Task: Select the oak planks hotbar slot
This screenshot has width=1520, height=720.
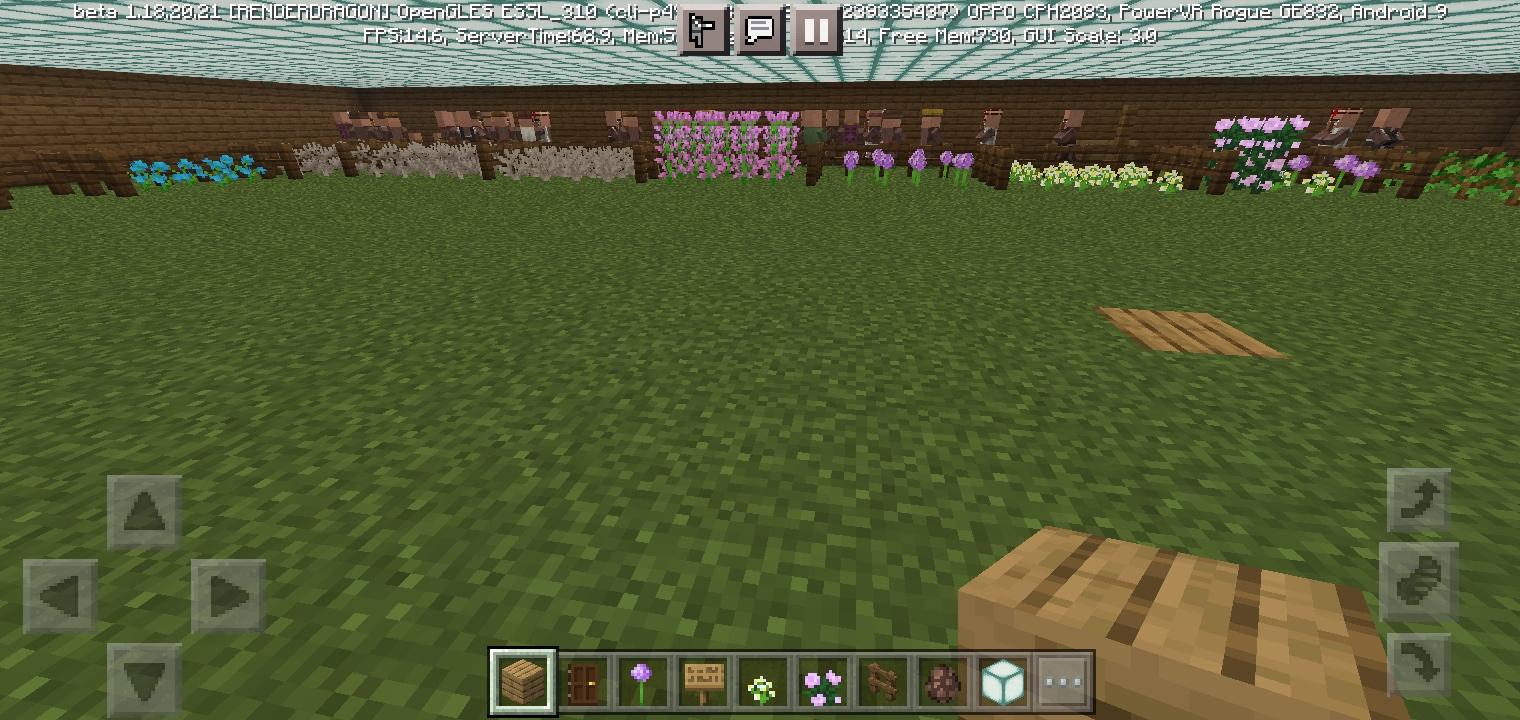Action: (523, 683)
